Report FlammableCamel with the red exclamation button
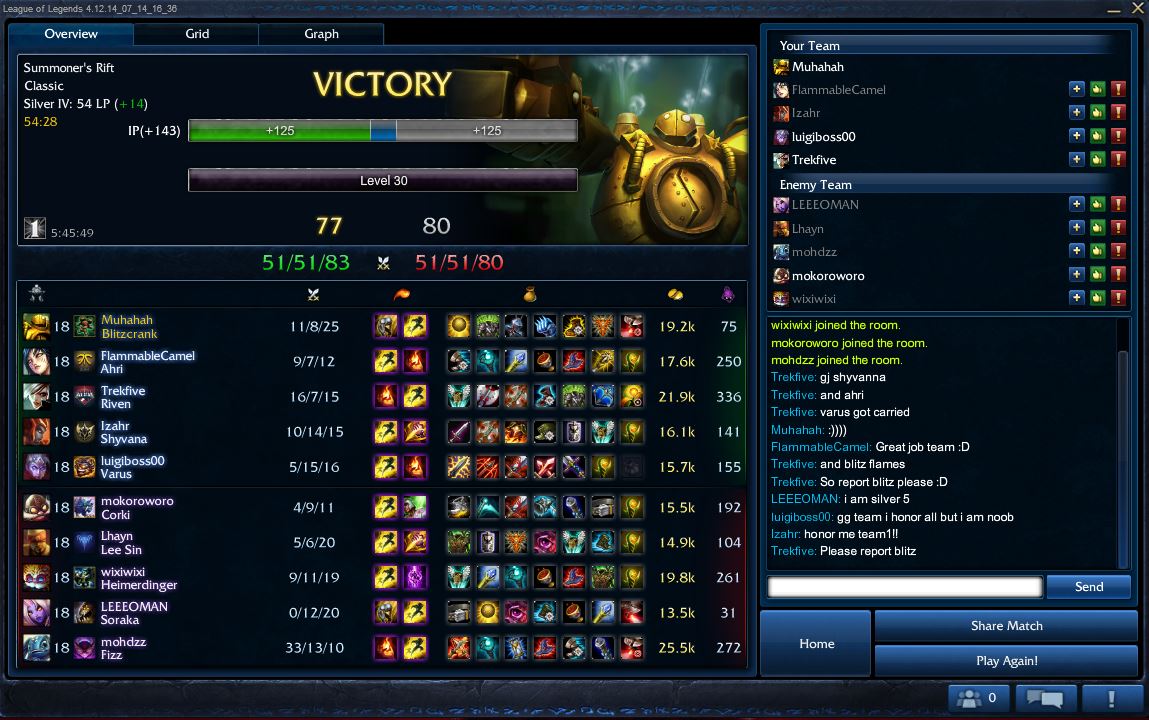1149x720 pixels. coord(1118,90)
